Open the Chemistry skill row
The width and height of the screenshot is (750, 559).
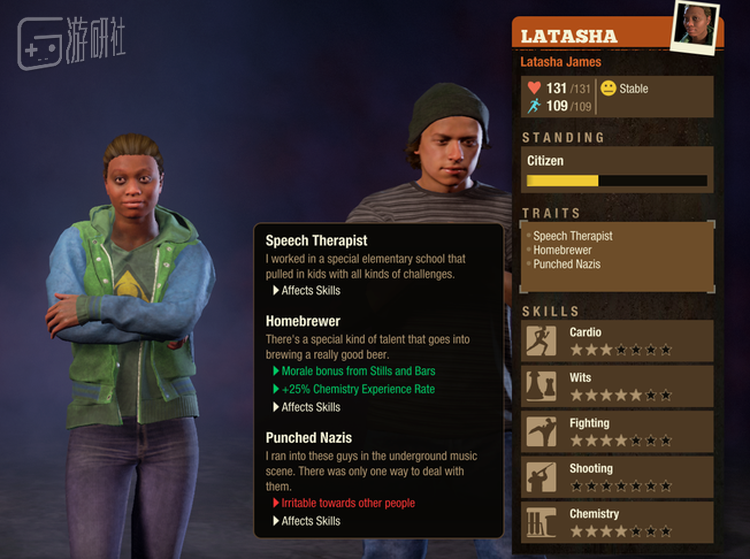pyautogui.click(x=618, y=522)
